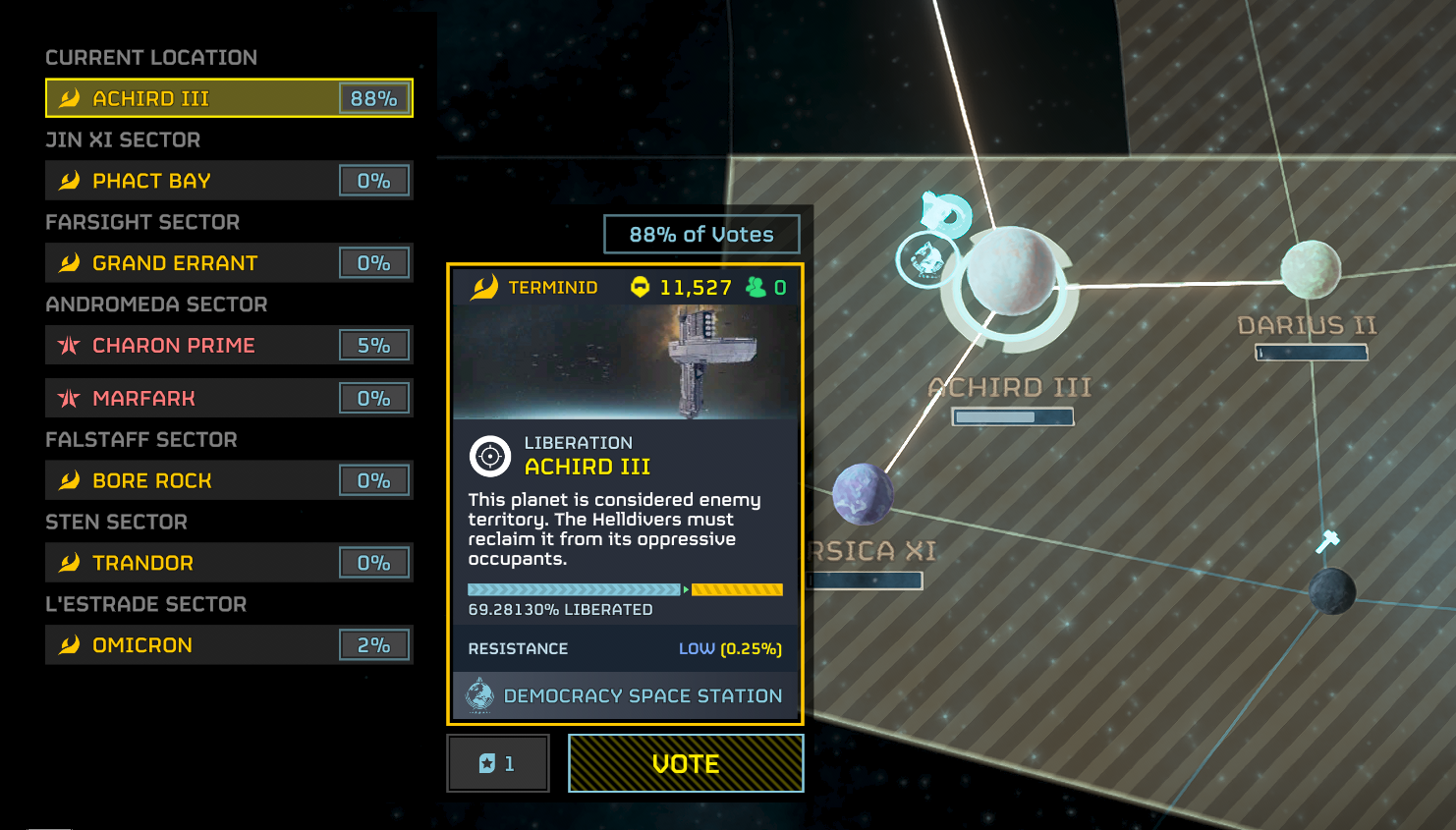Cast your vote with the VOTE button

point(686,763)
